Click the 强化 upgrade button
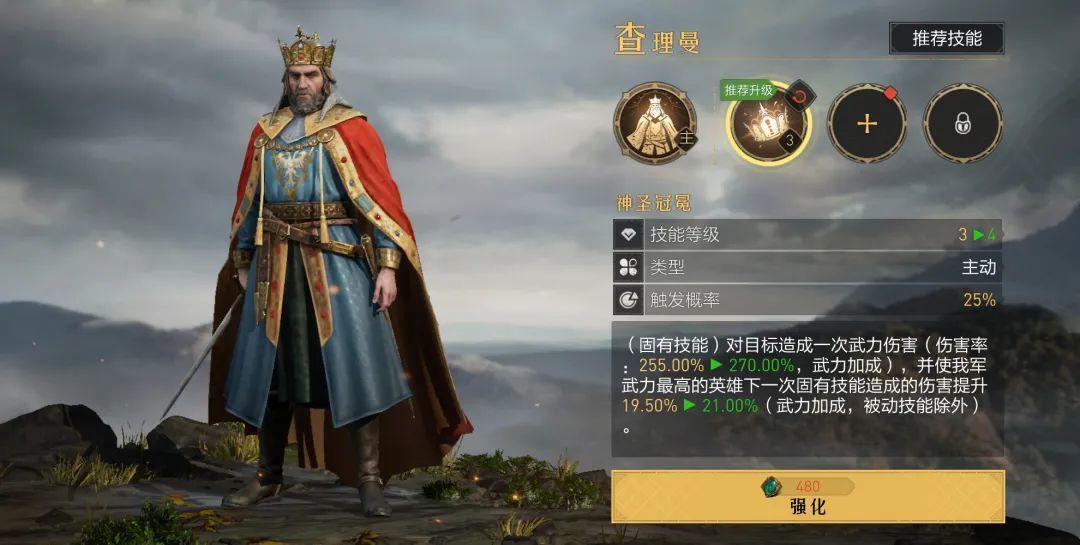The height and width of the screenshot is (545, 1080). pos(808,497)
